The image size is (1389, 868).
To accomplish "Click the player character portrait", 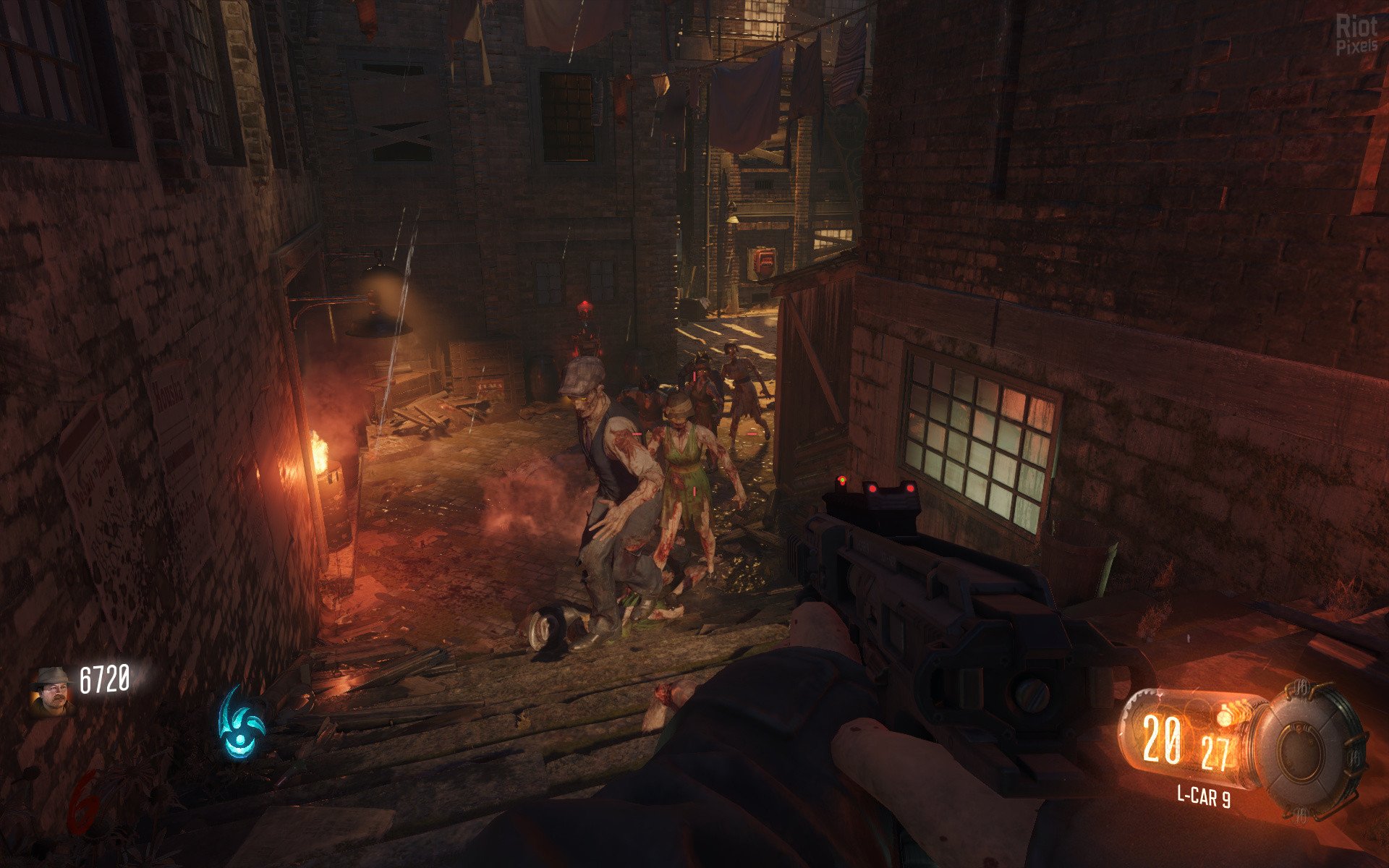I will [x=53, y=691].
